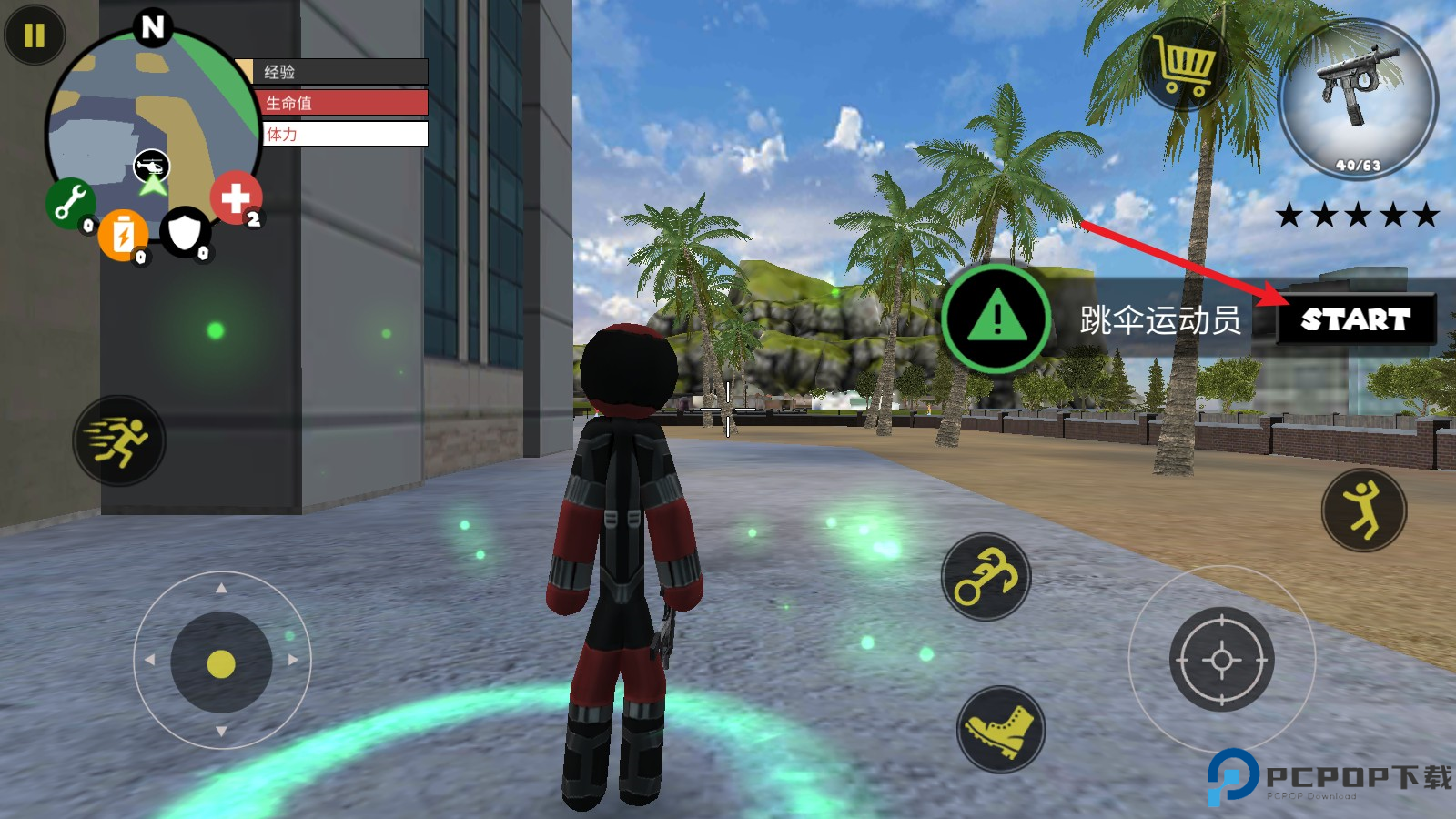Toggle the sprint running button
This screenshot has width=1456, height=819.
(118, 440)
